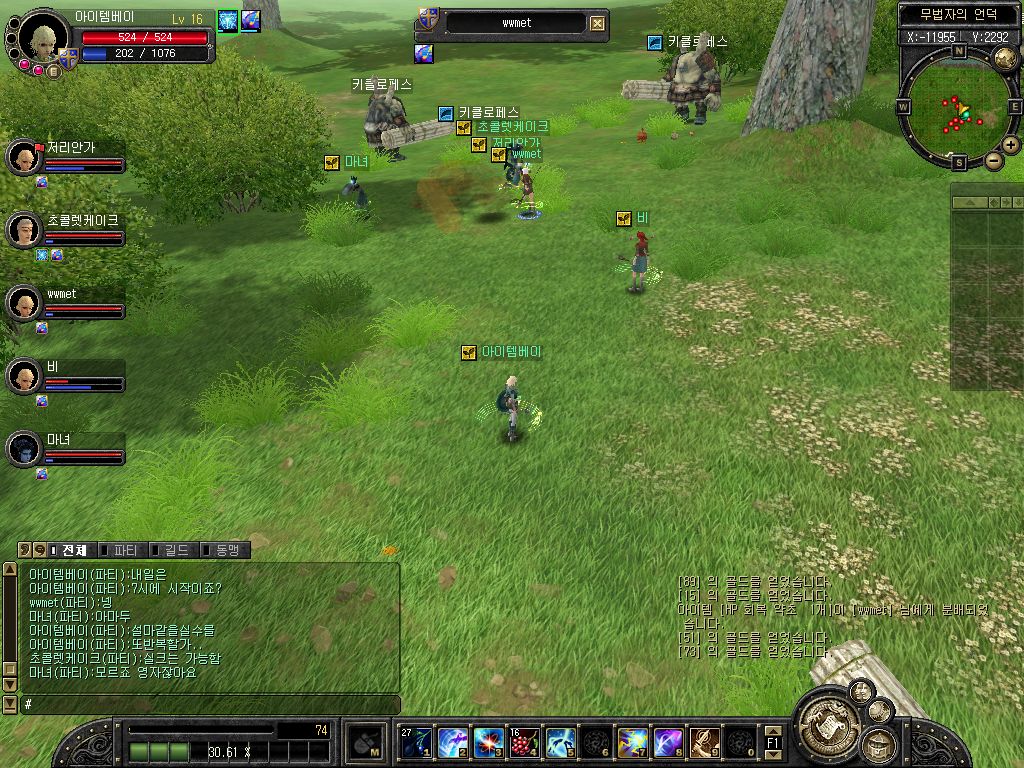1024x768 pixels.
Task: Switch hotbar page with F1 up arrow
Action: [773, 731]
